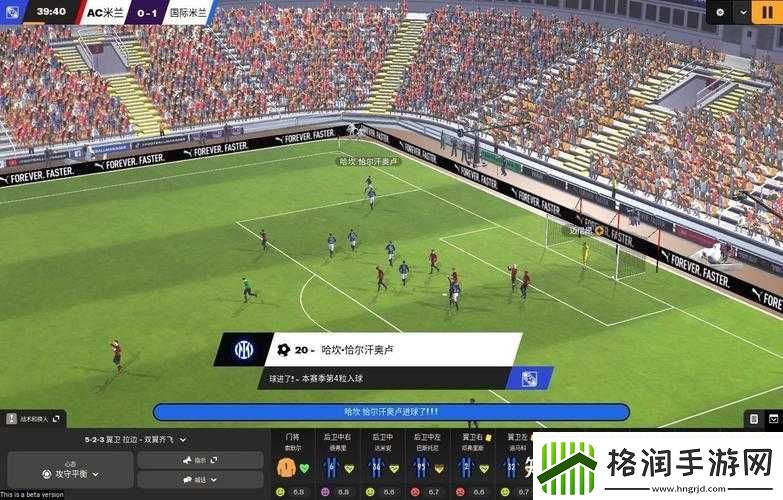
Task: Change the 攻守平衡 mentality setting
Action: click(69, 472)
